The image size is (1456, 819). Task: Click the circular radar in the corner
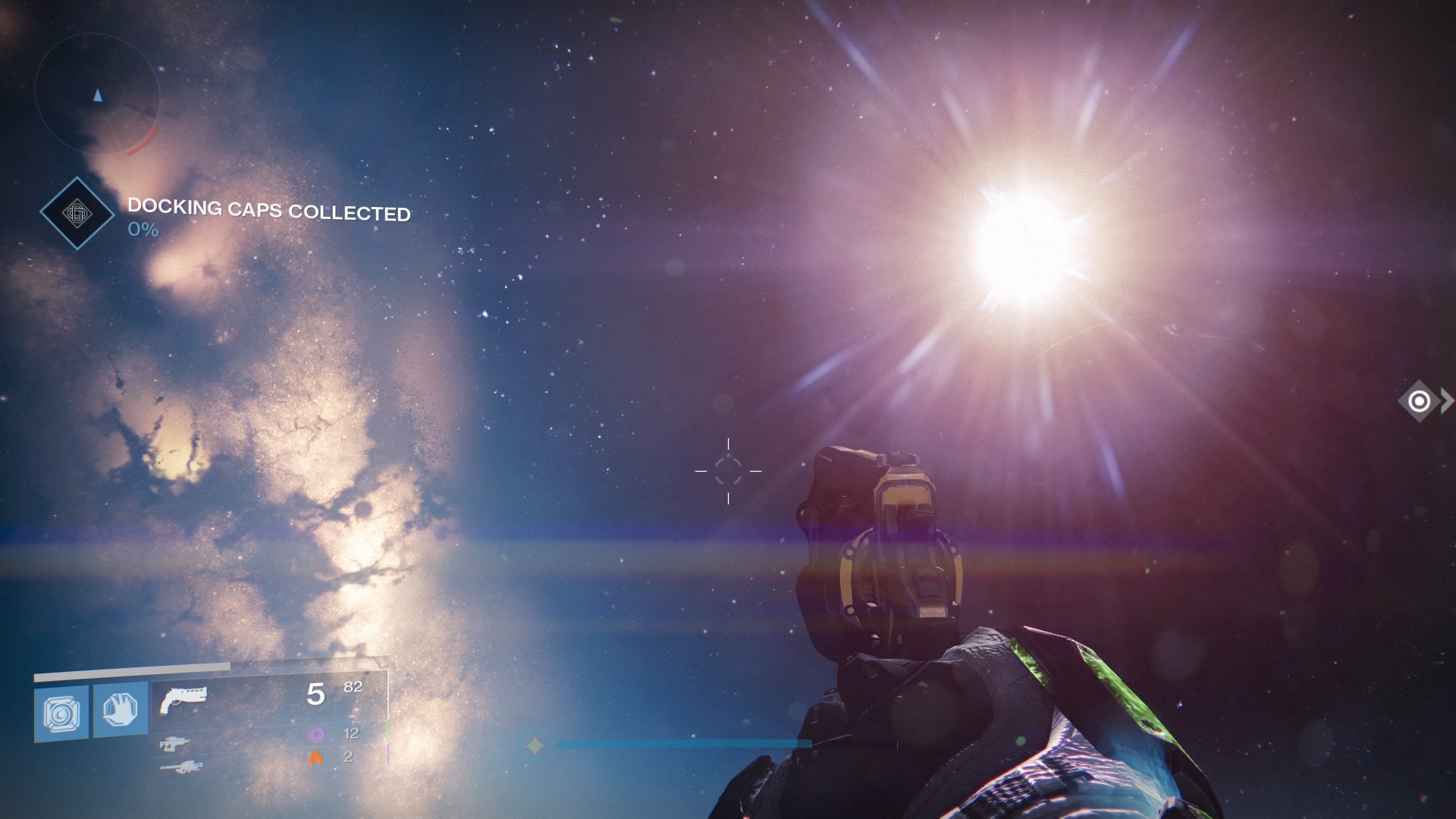[97, 95]
